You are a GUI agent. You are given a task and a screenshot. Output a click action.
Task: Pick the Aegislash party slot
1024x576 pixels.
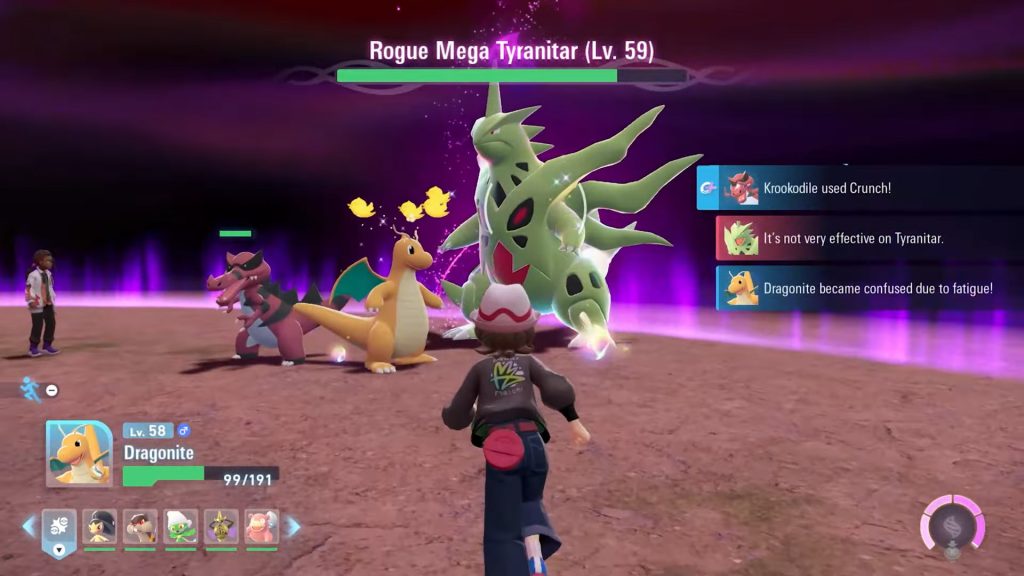(221, 527)
